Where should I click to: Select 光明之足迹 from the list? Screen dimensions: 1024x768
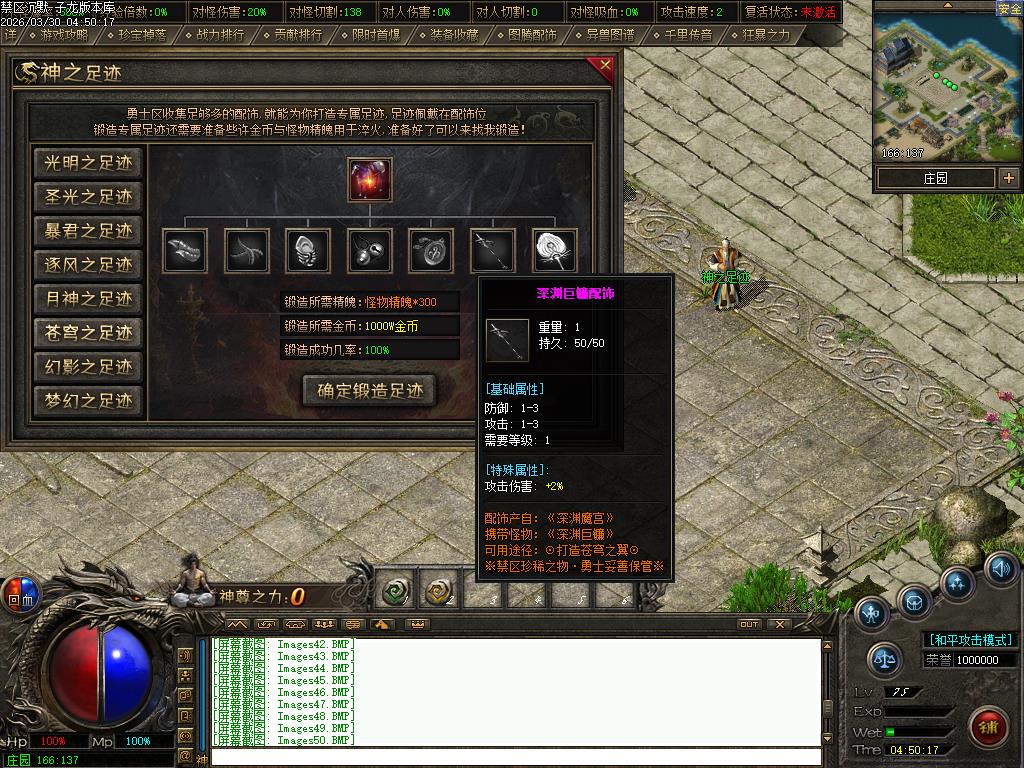(x=88, y=163)
